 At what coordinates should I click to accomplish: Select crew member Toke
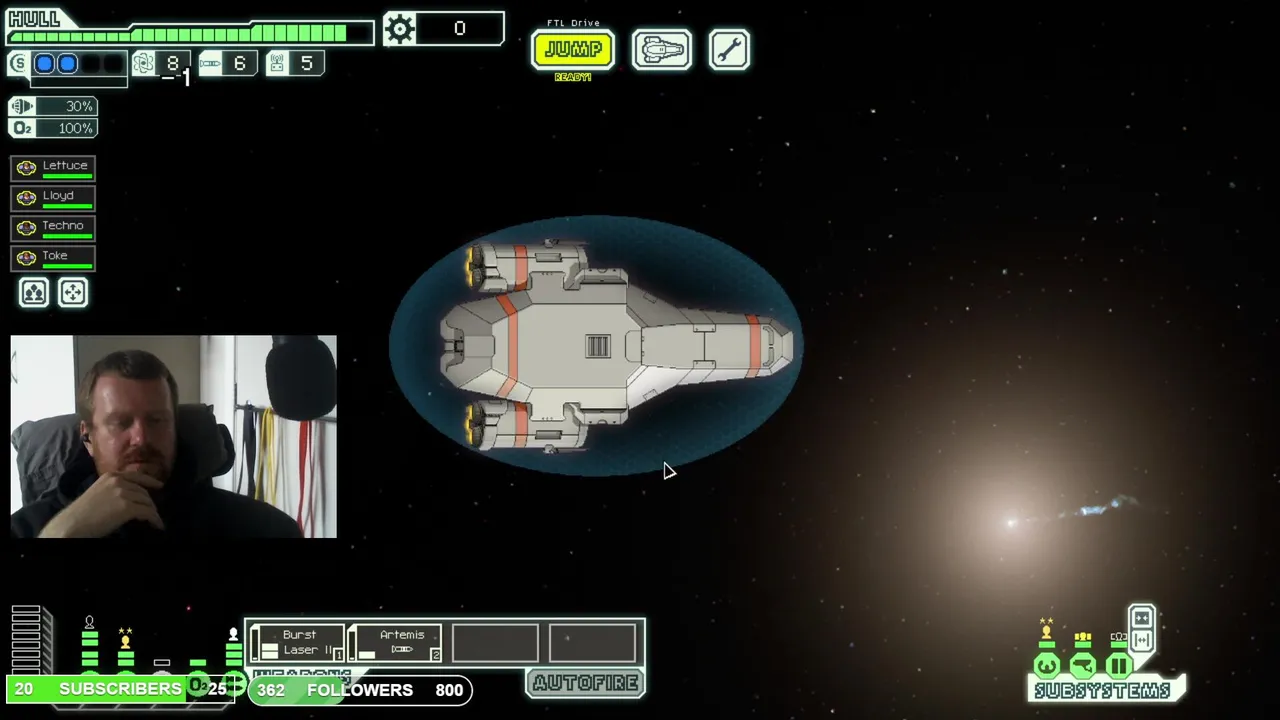(x=54, y=258)
